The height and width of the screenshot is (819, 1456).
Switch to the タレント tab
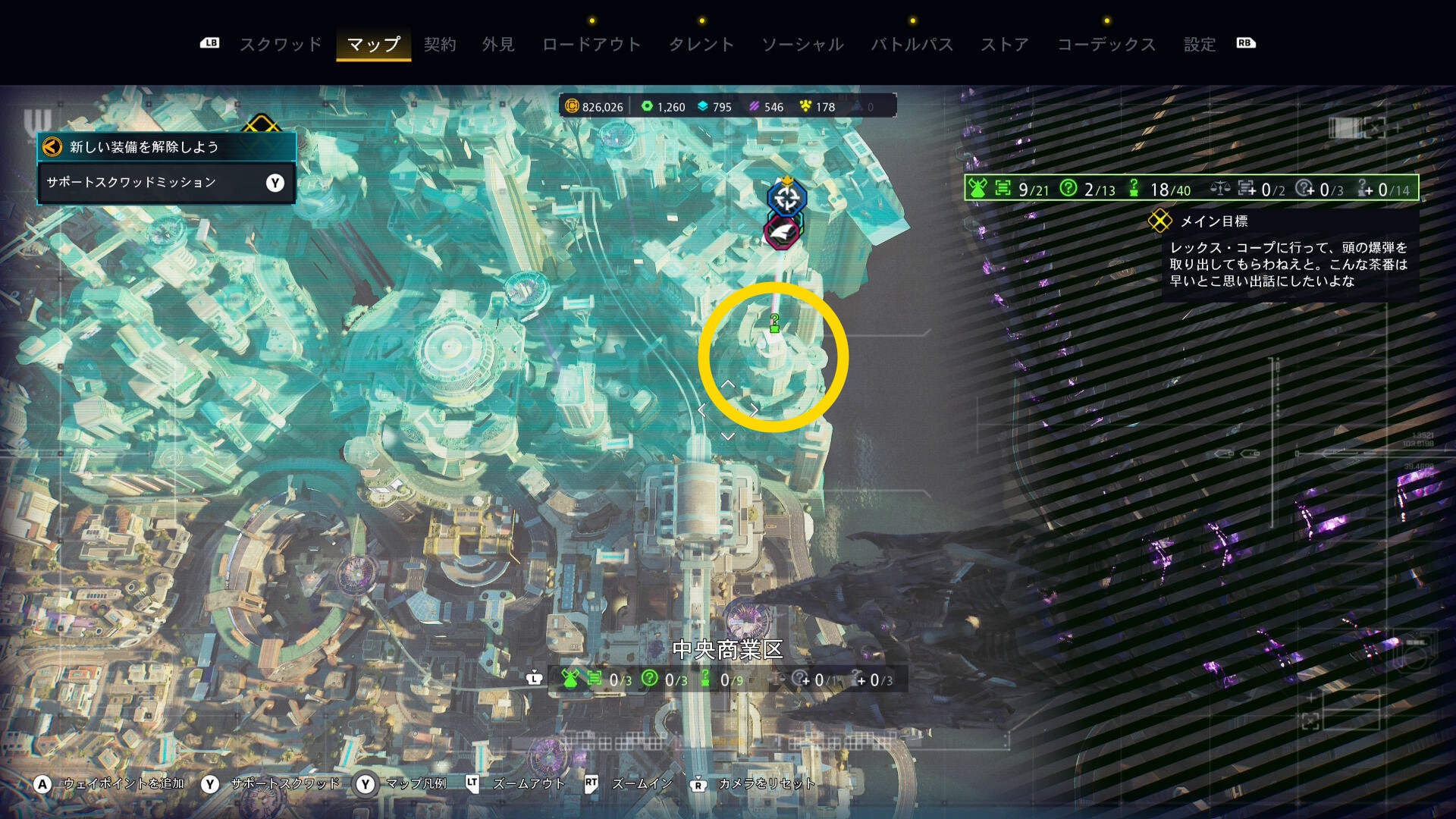click(701, 45)
